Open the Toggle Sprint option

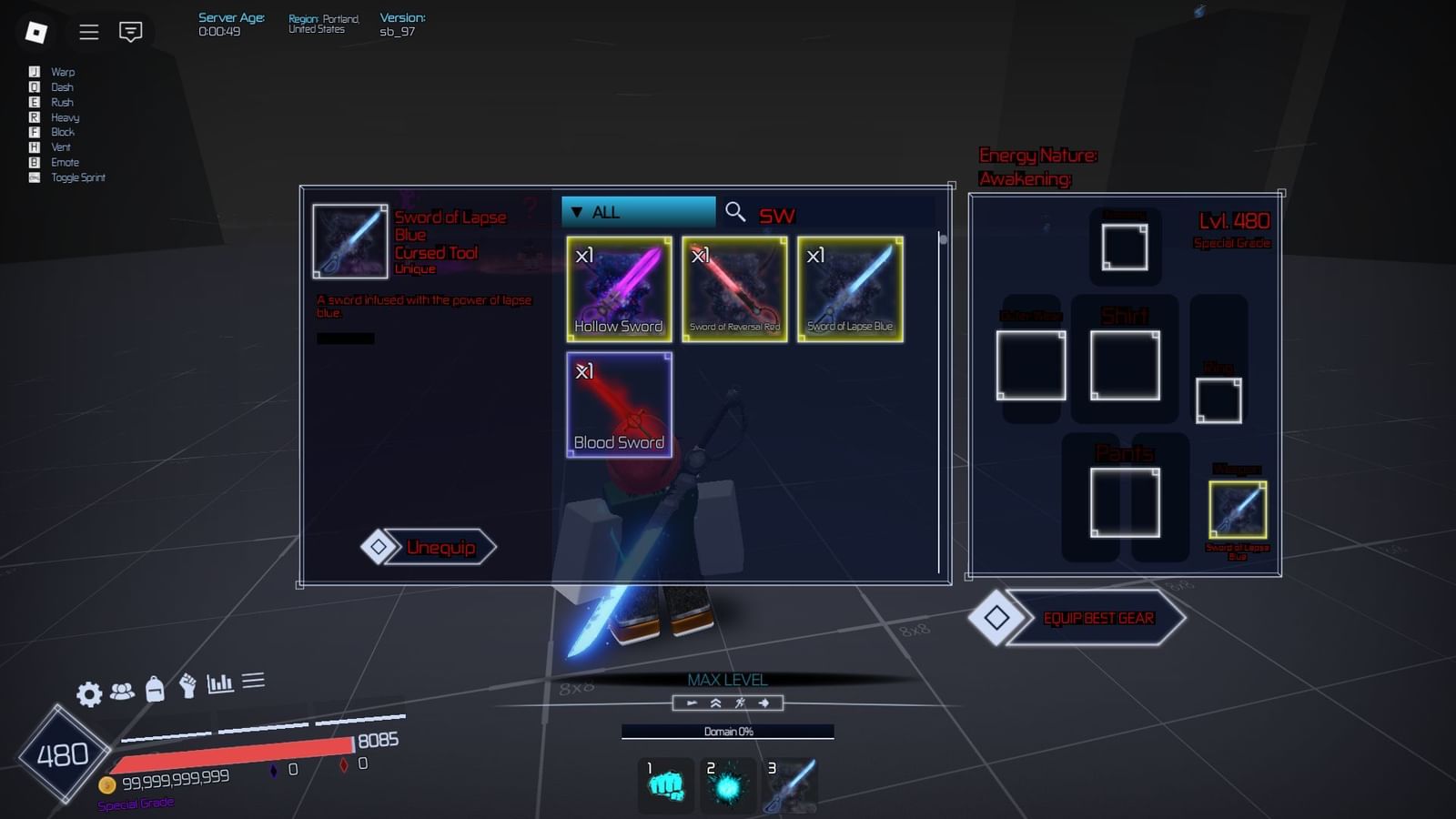[x=75, y=177]
